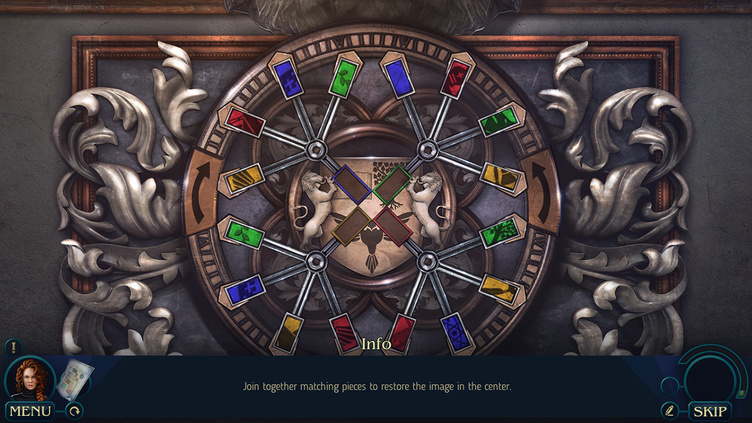
Task: Open the map parchment icon
Action: tap(71, 379)
